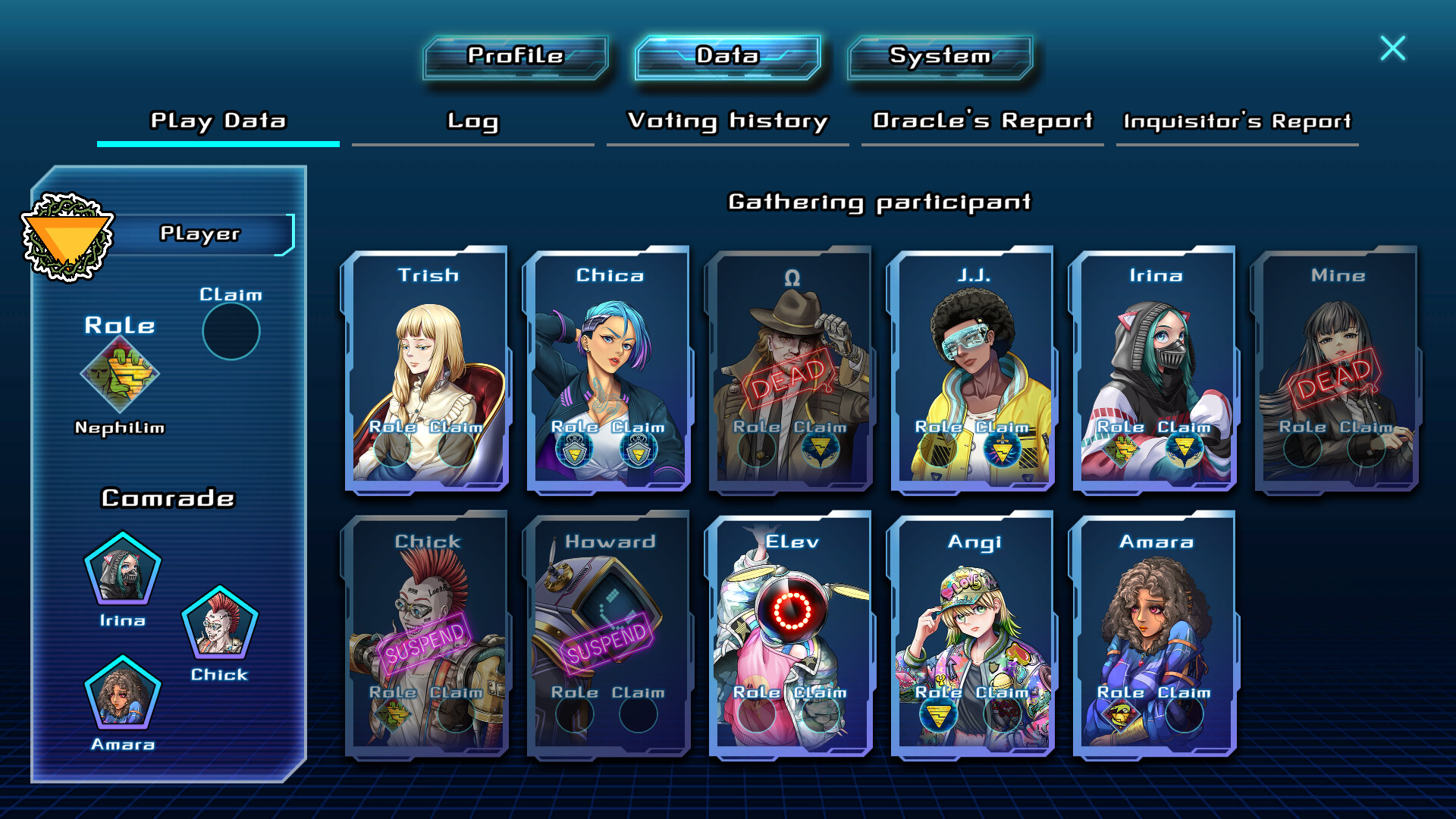Show the Play Data subtab

pyautogui.click(x=218, y=121)
